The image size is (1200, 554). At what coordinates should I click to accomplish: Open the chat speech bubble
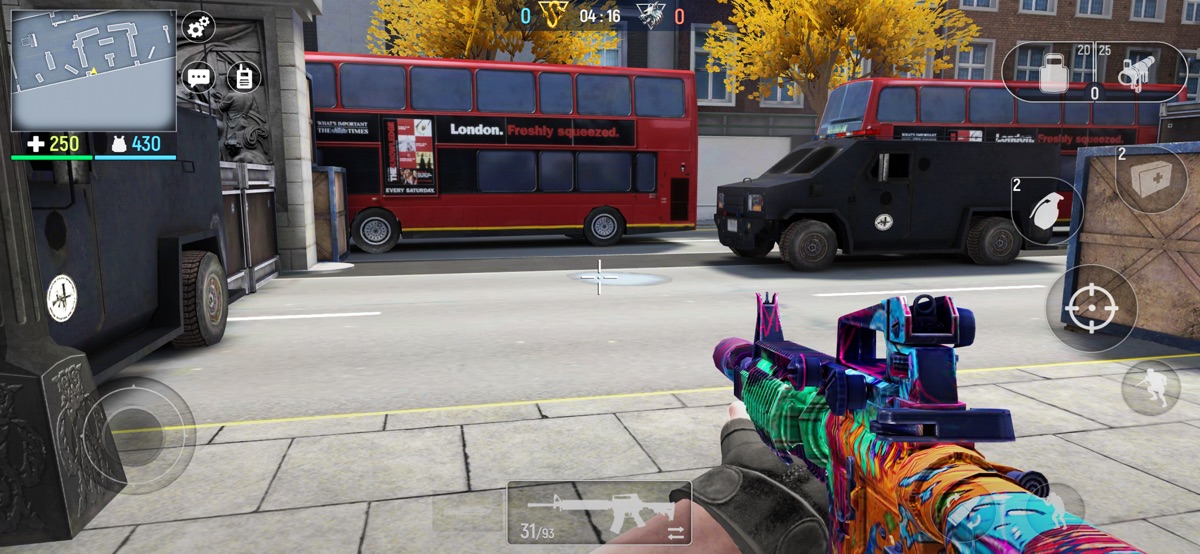[x=199, y=77]
